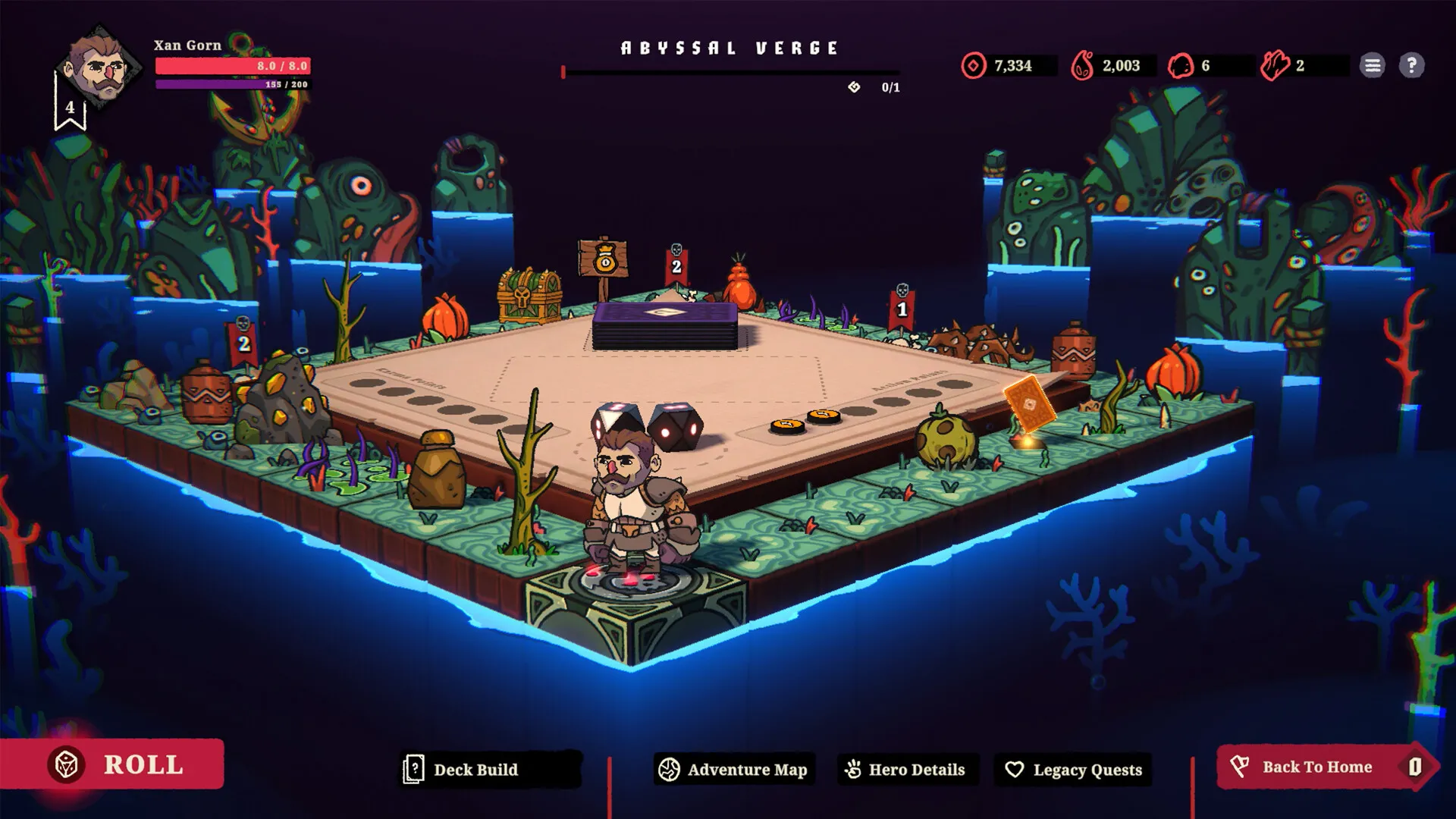Select the purple card deck on the board

tap(665, 325)
